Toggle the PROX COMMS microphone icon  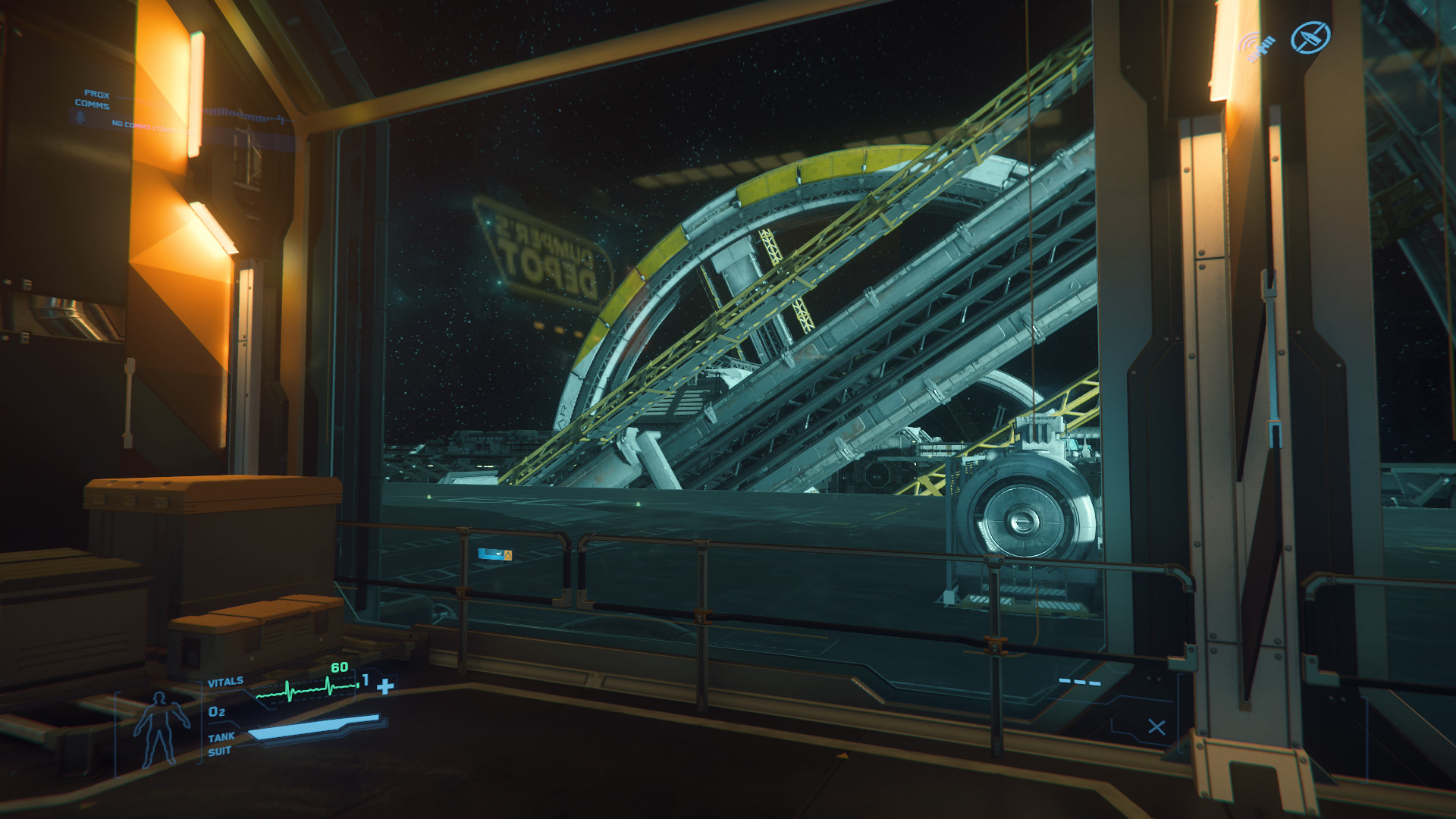(79, 117)
